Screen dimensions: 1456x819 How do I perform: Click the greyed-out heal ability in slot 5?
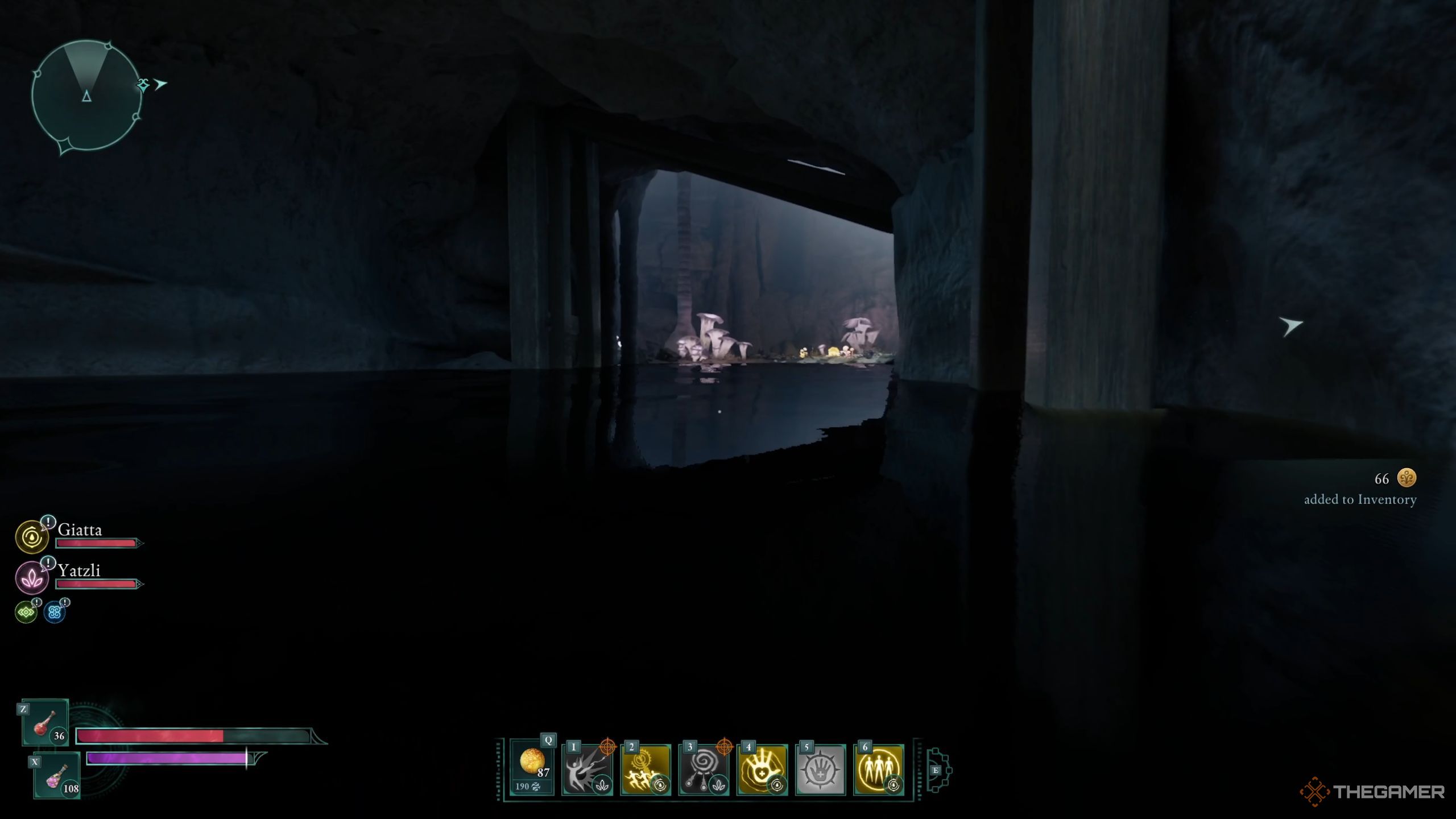819,770
